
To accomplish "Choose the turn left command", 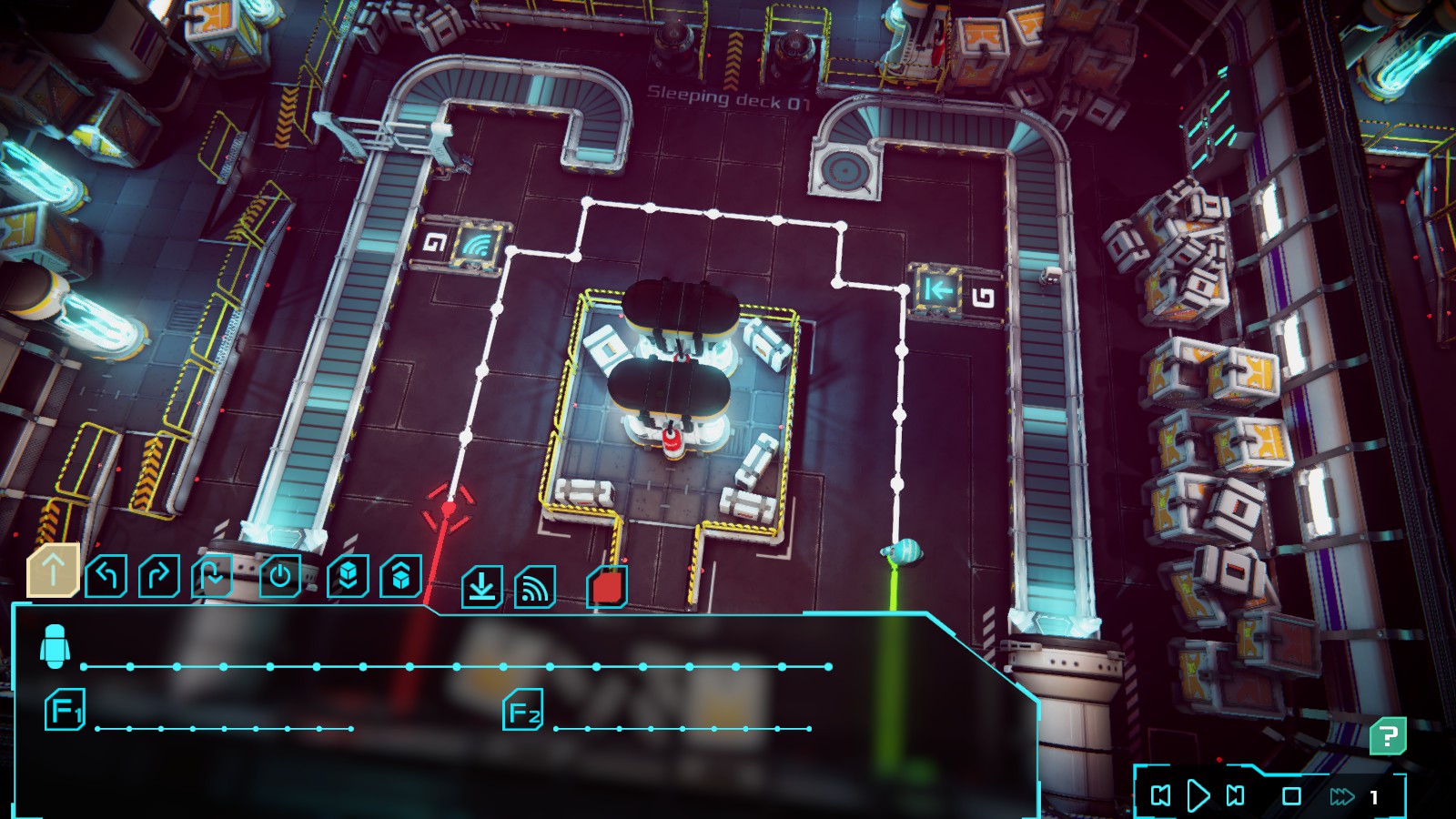I will pyautogui.click(x=106, y=576).
